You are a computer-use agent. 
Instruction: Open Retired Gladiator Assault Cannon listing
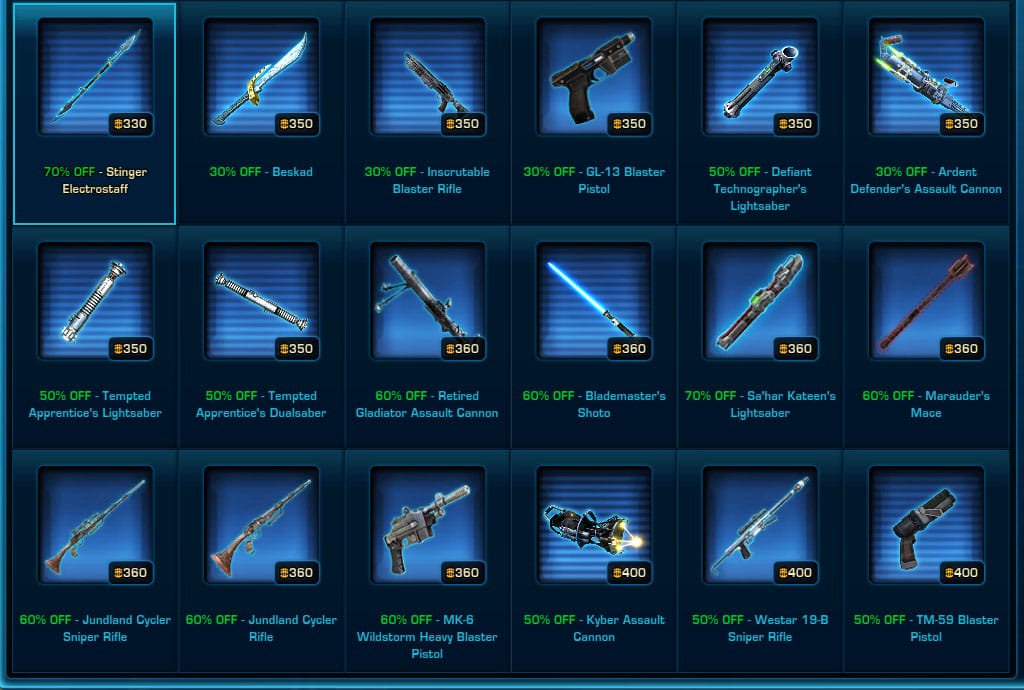pos(427,302)
